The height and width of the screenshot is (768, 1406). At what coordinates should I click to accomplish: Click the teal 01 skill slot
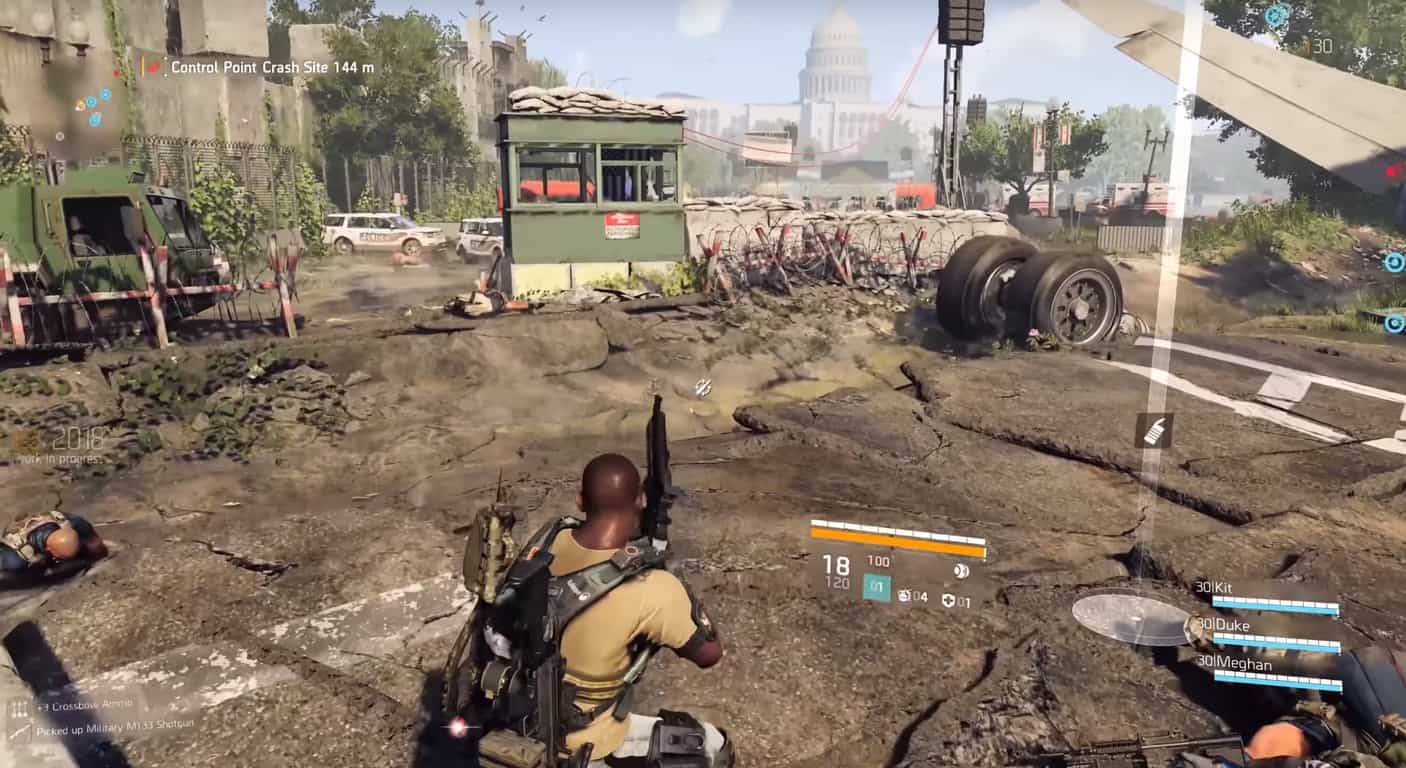pos(876,588)
